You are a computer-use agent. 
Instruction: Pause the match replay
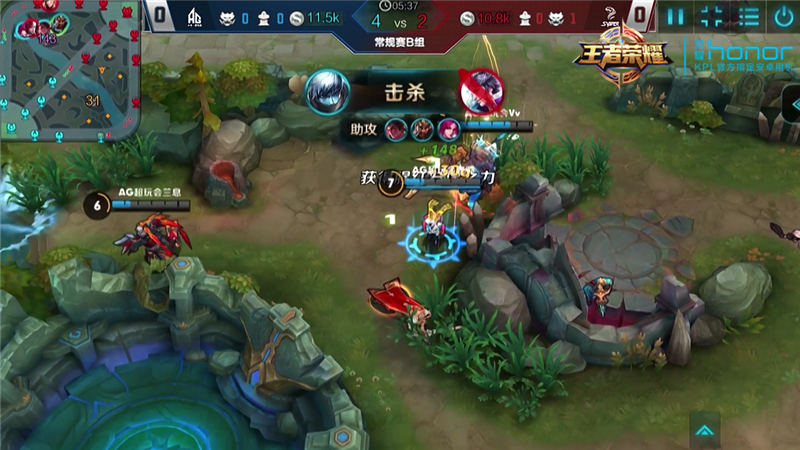pos(676,16)
